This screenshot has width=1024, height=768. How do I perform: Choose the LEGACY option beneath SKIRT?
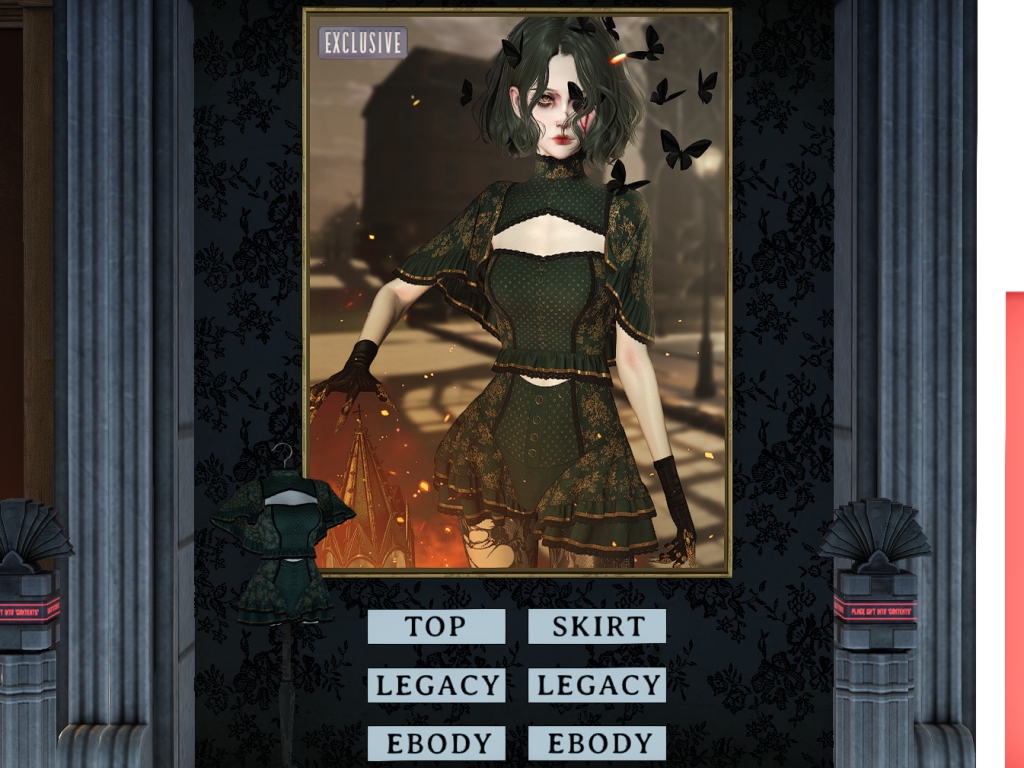[597, 686]
